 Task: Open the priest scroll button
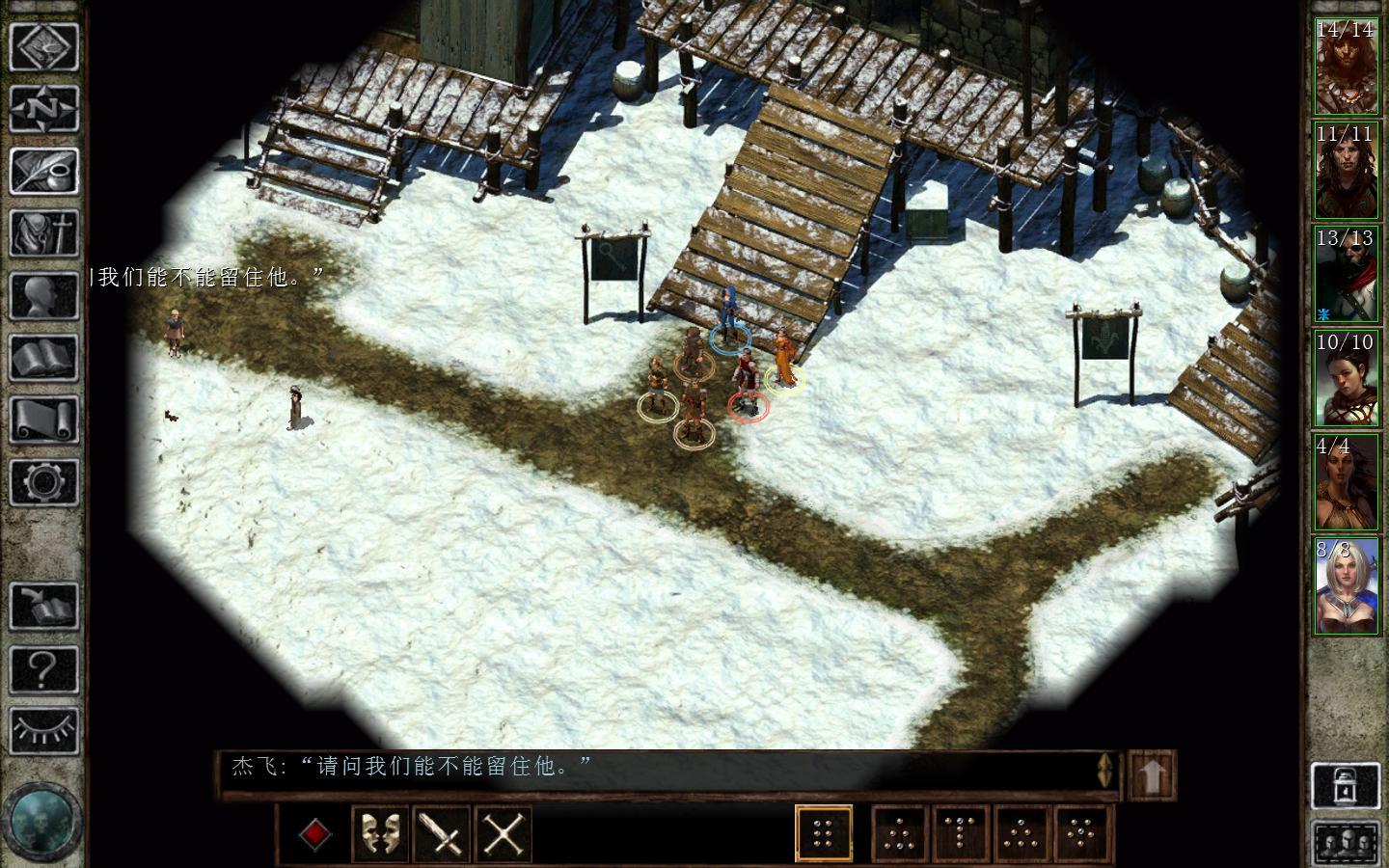(x=43, y=420)
